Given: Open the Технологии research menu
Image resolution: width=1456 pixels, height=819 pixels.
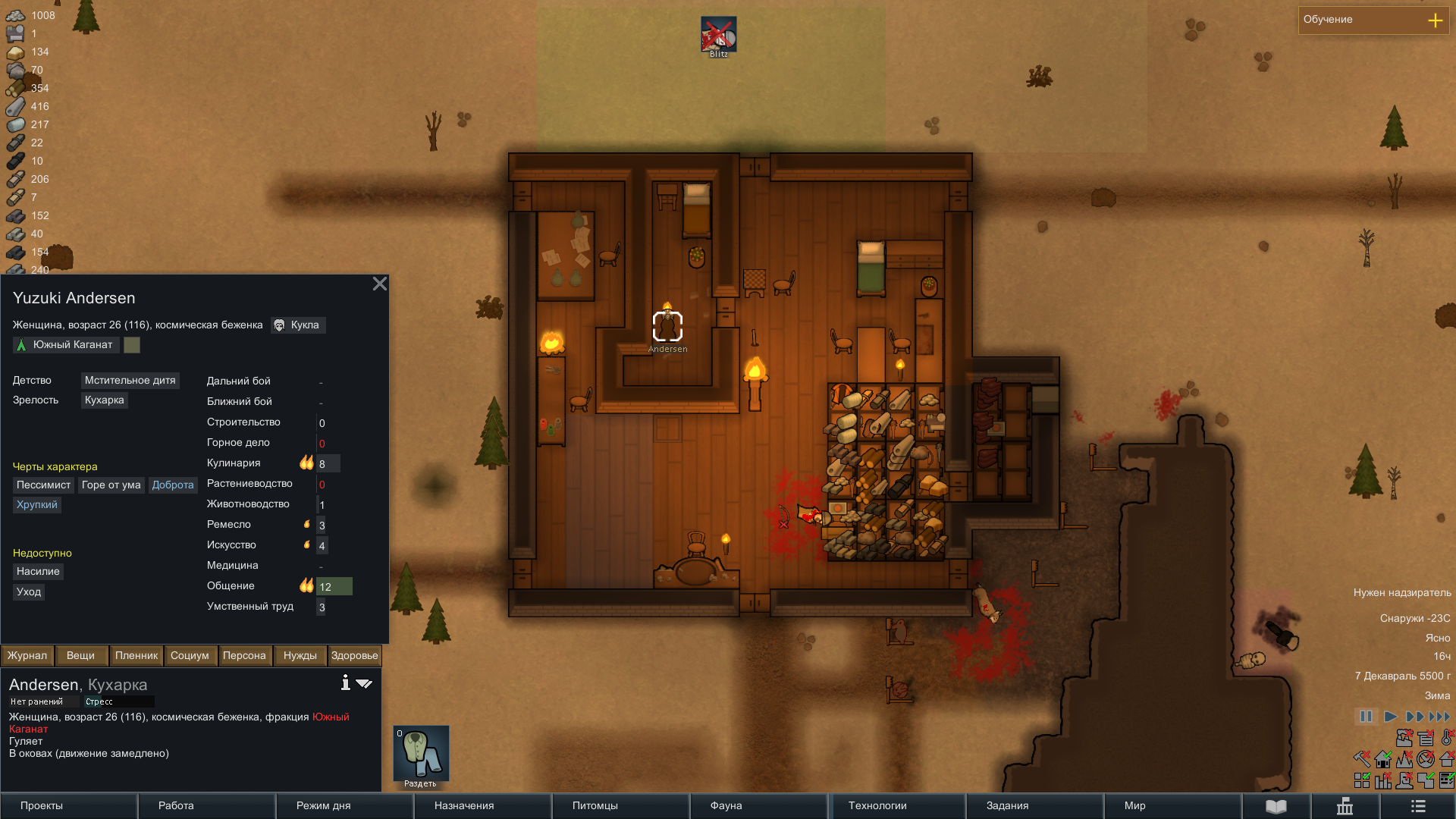Looking at the screenshot, I should tap(896, 805).
